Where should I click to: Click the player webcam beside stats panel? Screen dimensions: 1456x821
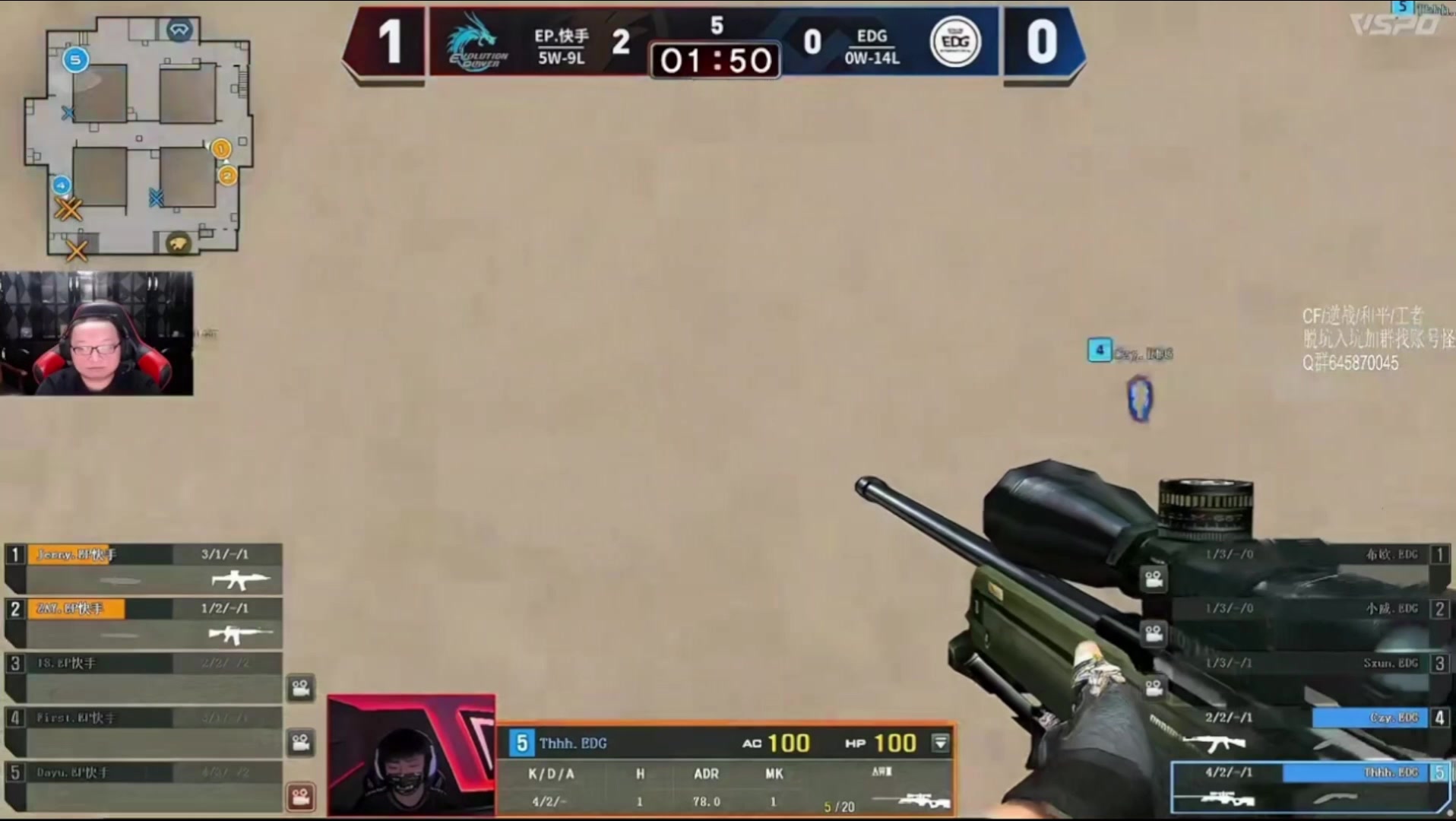pyautogui.click(x=411, y=755)
